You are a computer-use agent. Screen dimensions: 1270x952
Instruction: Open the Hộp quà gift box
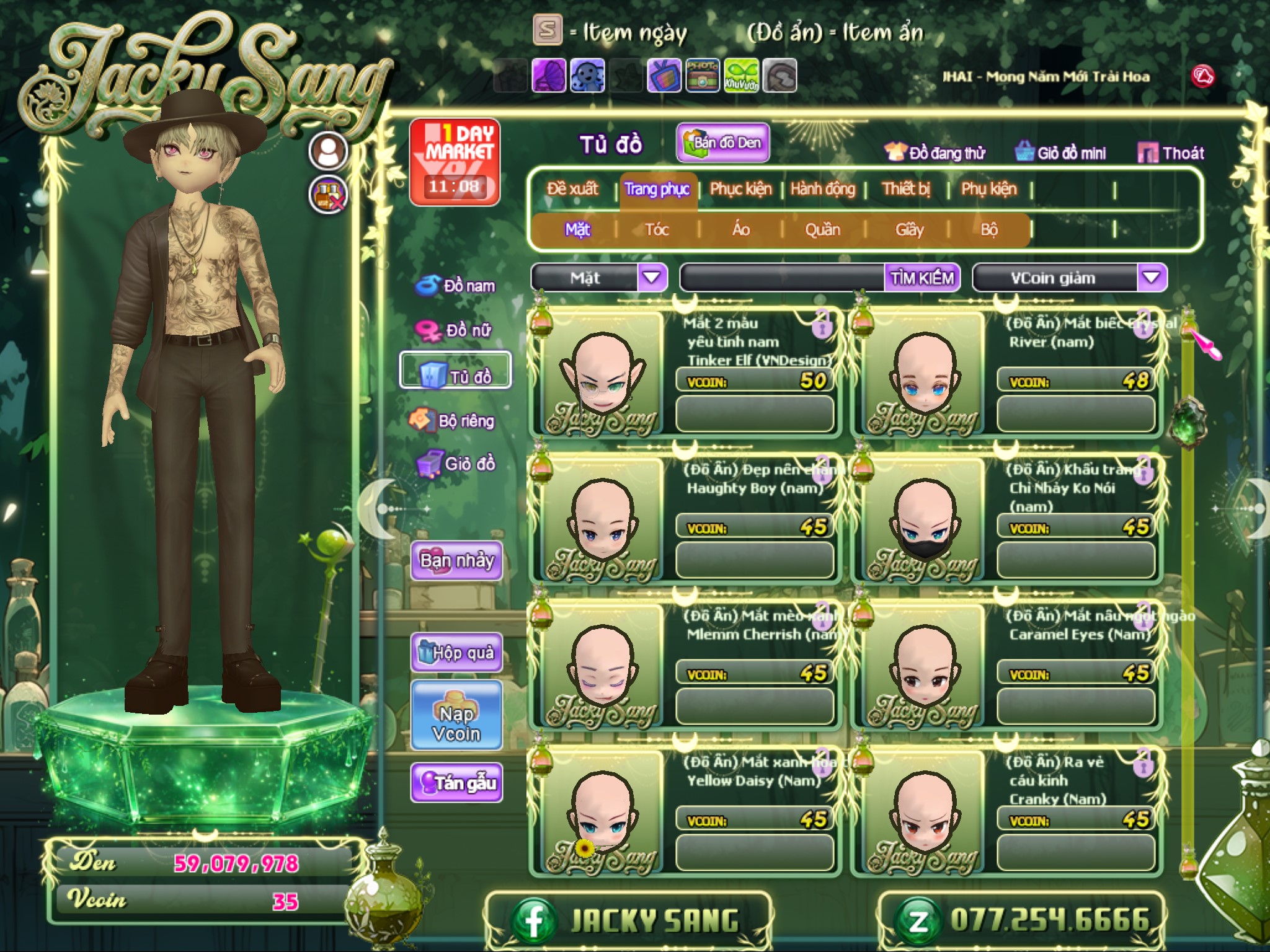click(456, 652)
